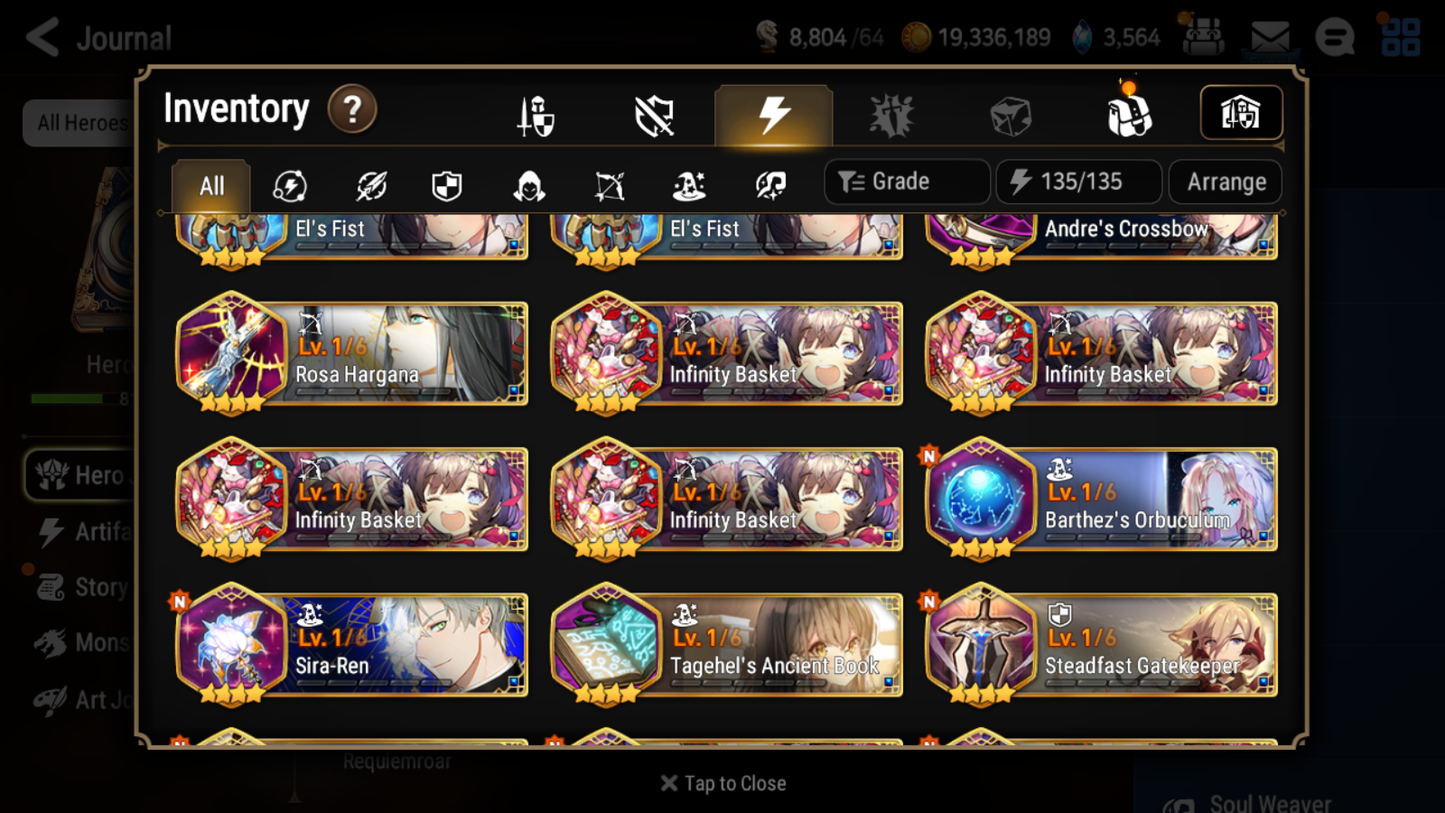The width and height of the screenshot is (1445, 813).
Task: Select the All class filter tab
Action: tap(210, 185)
